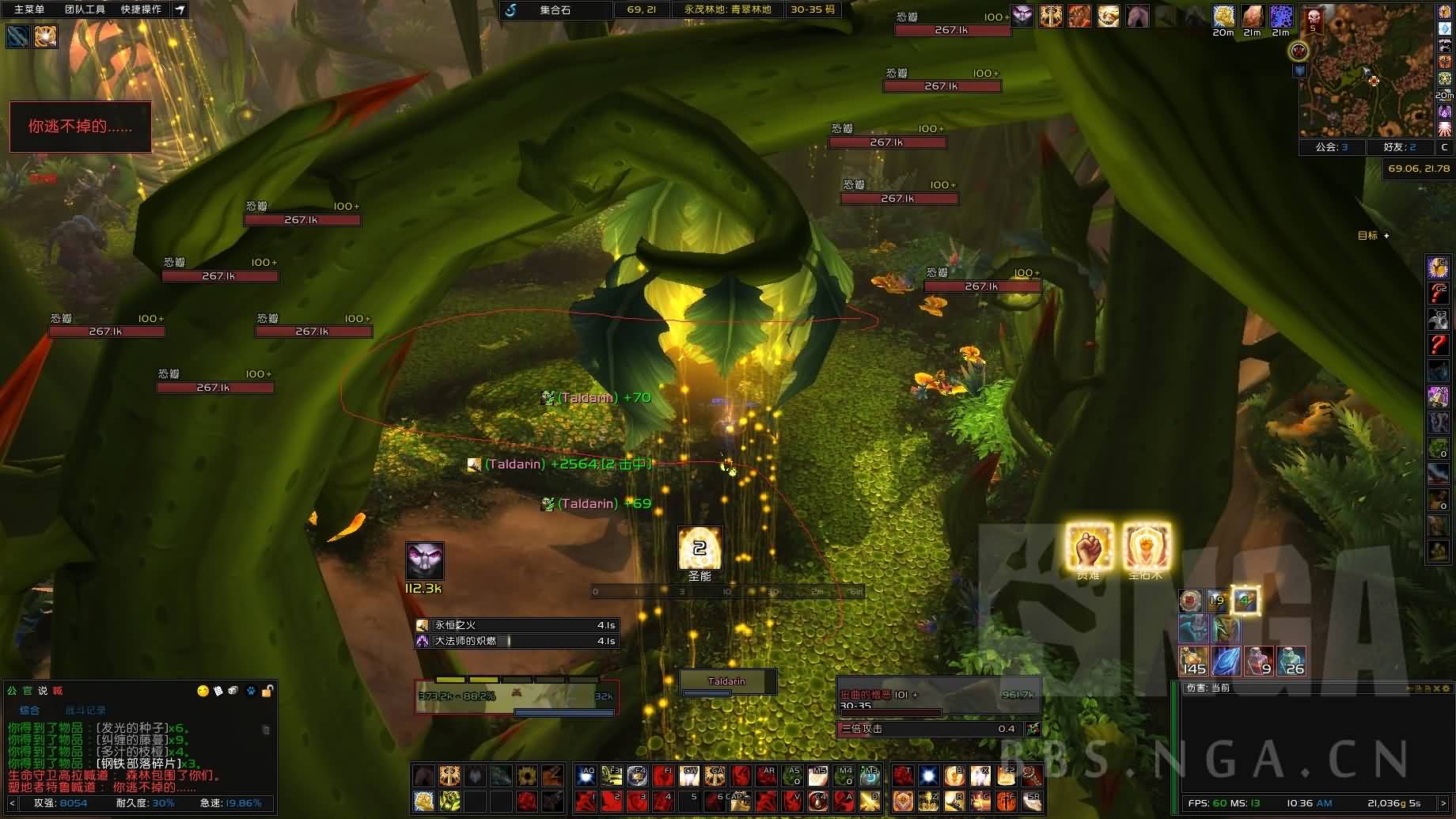Activate the glowing fist ability icon

coord(1089,546)
